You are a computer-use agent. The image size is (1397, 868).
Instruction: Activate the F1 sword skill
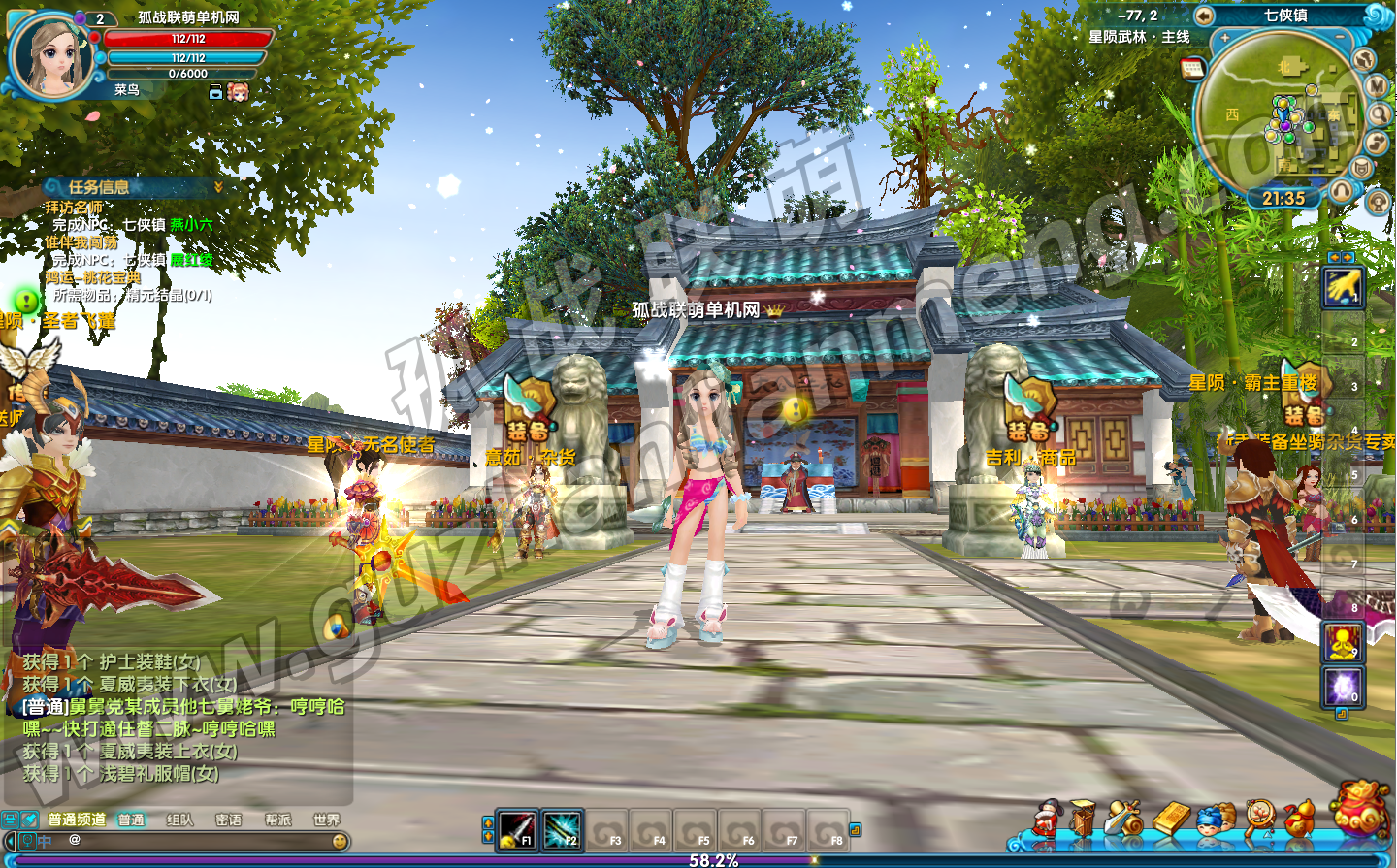[x=516, y=830]
